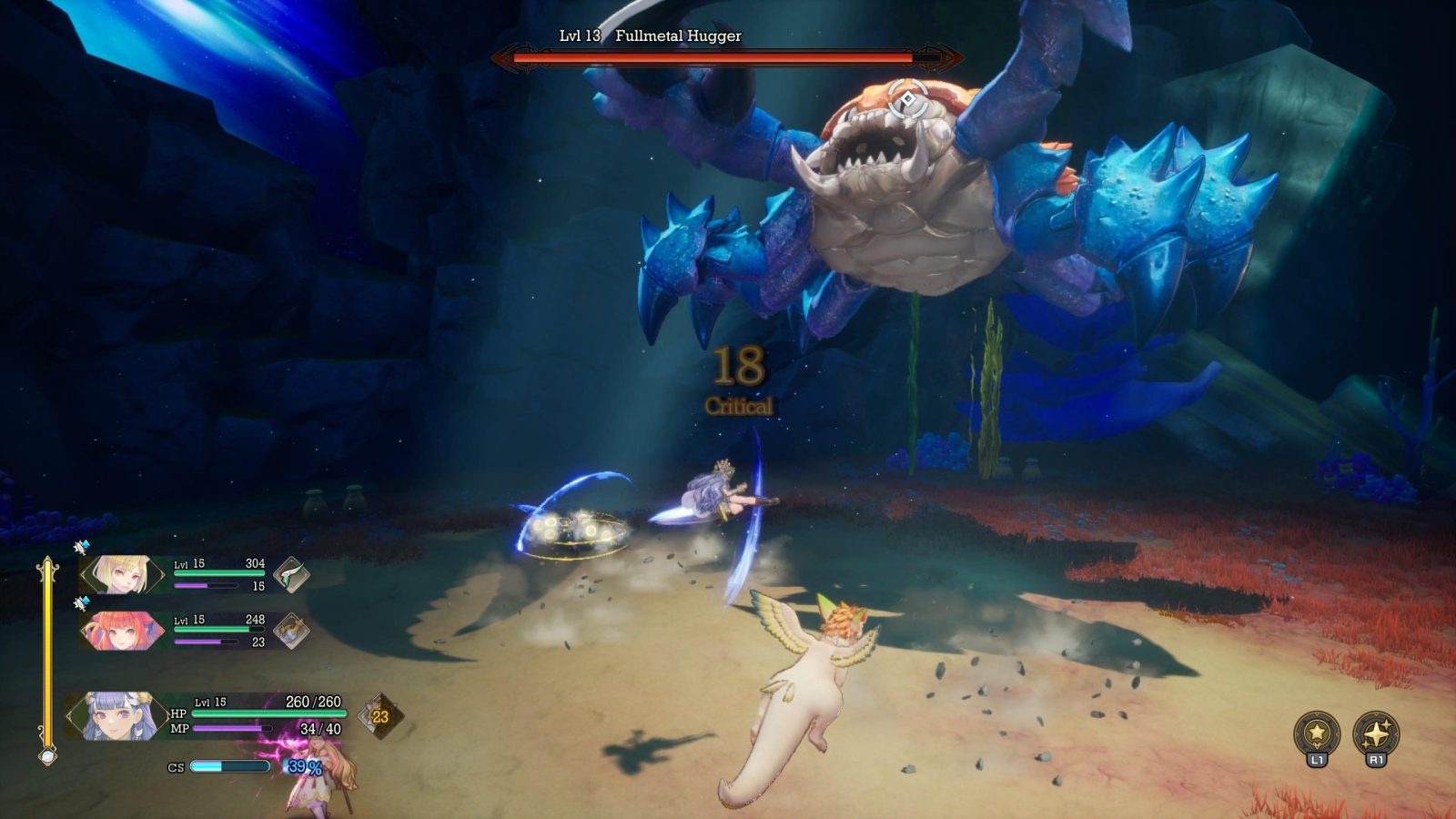1456x819 pixels.
Task: Click the red-haired ally's flail weapon icon
Action: [x=291, y=631]
